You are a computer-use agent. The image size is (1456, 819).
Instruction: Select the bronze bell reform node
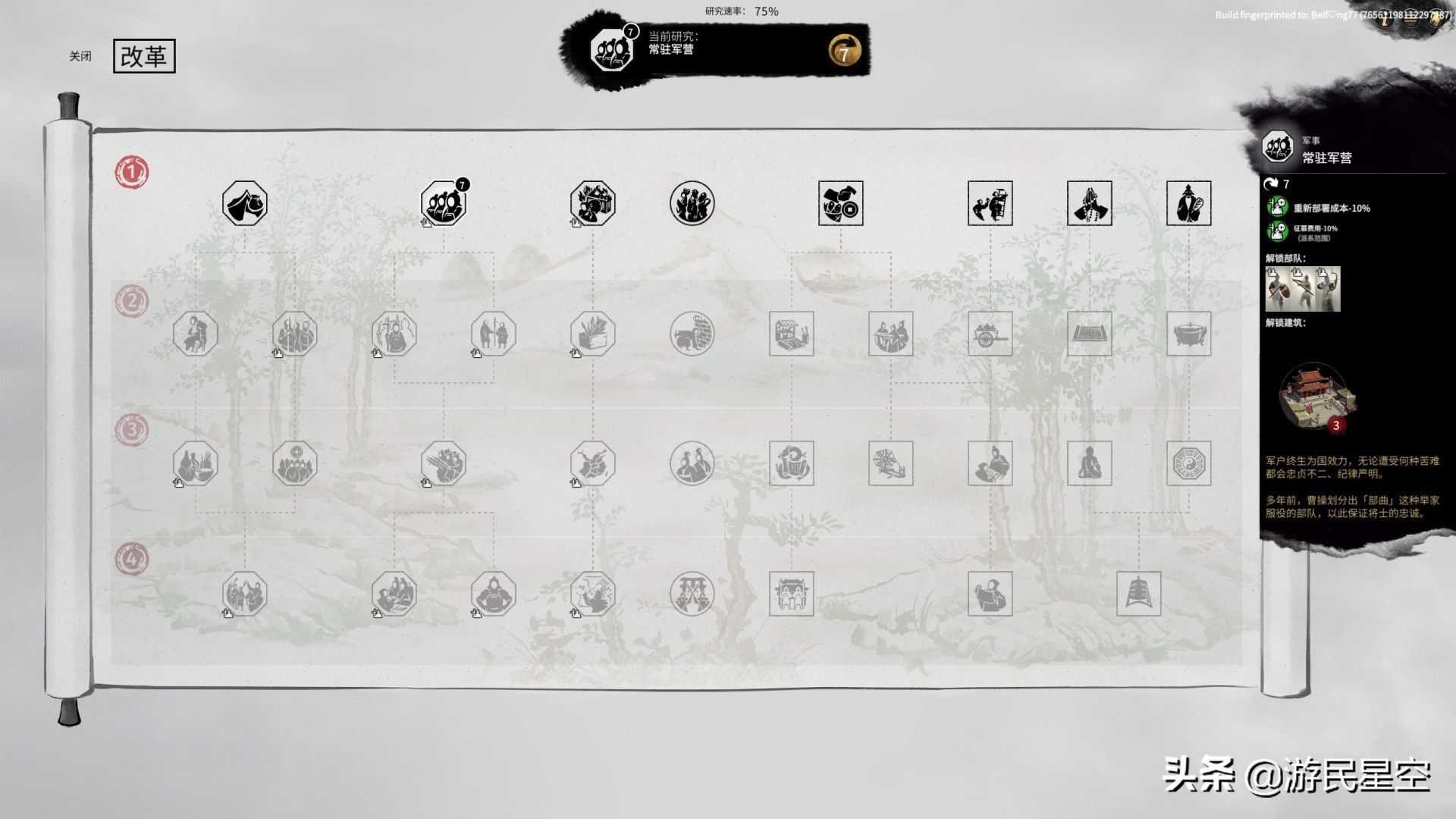[x=1138, y=594]
